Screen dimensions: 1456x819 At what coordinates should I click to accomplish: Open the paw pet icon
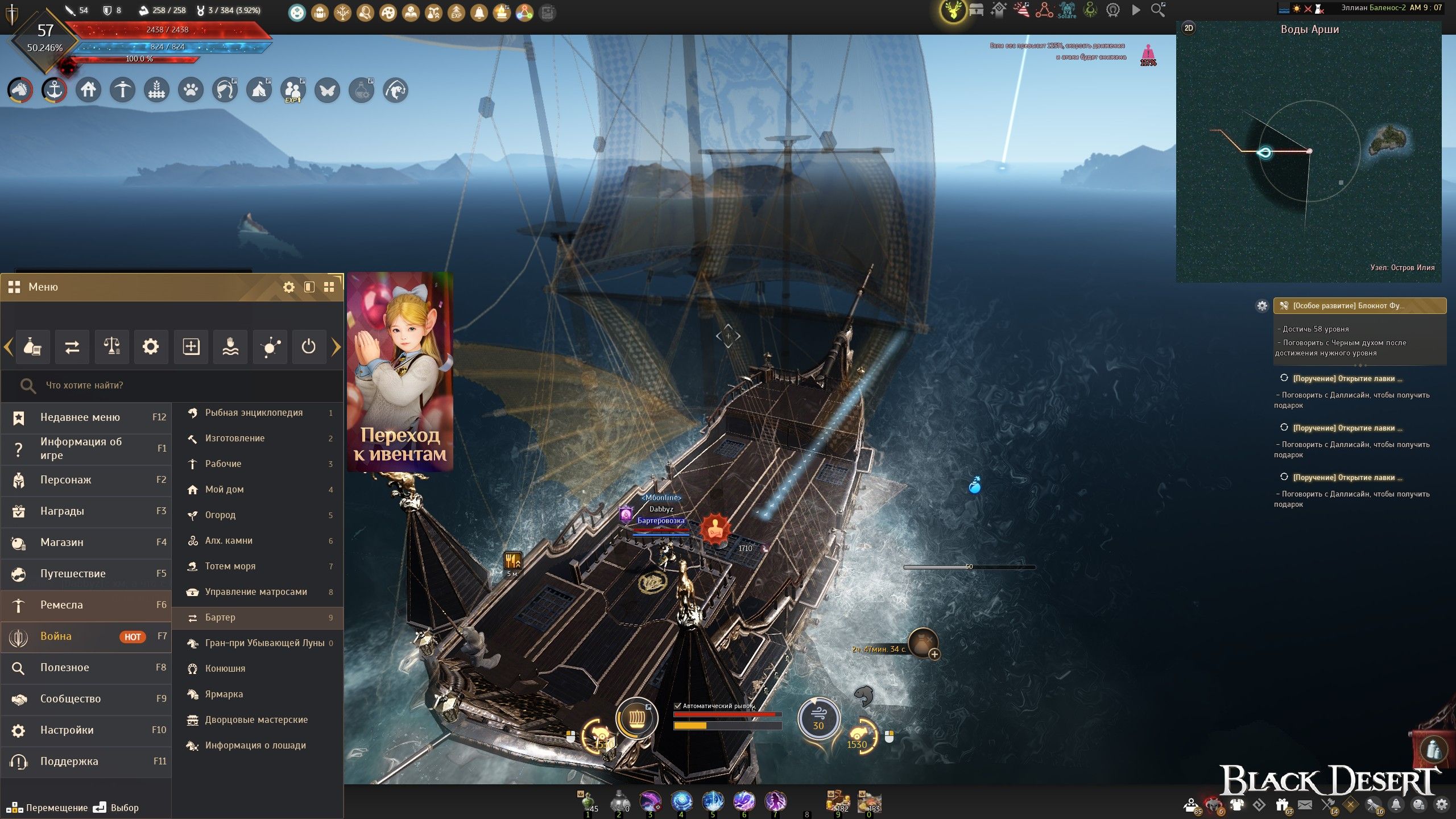click(x=191, y=90)
